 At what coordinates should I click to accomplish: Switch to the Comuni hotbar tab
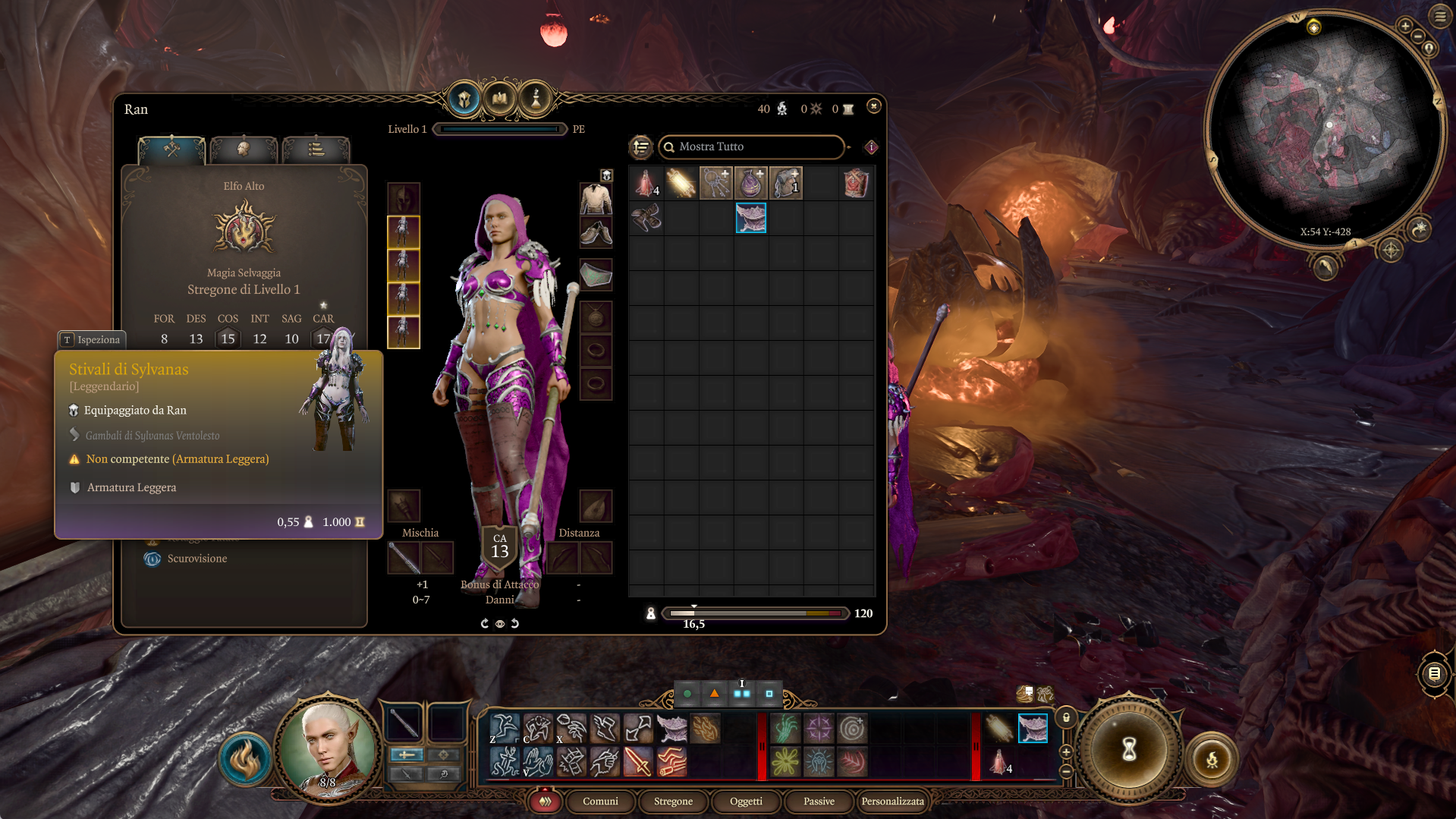[x=600, y=801]
